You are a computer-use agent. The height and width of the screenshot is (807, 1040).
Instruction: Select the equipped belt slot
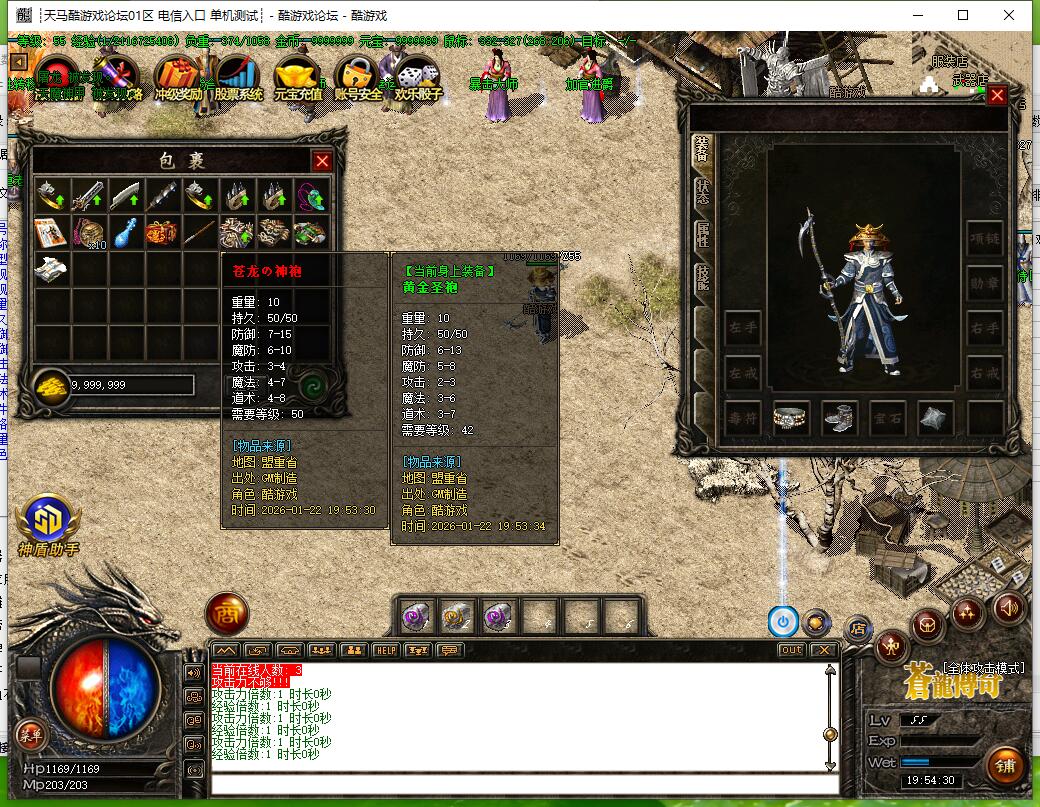(x=790, y=419)
